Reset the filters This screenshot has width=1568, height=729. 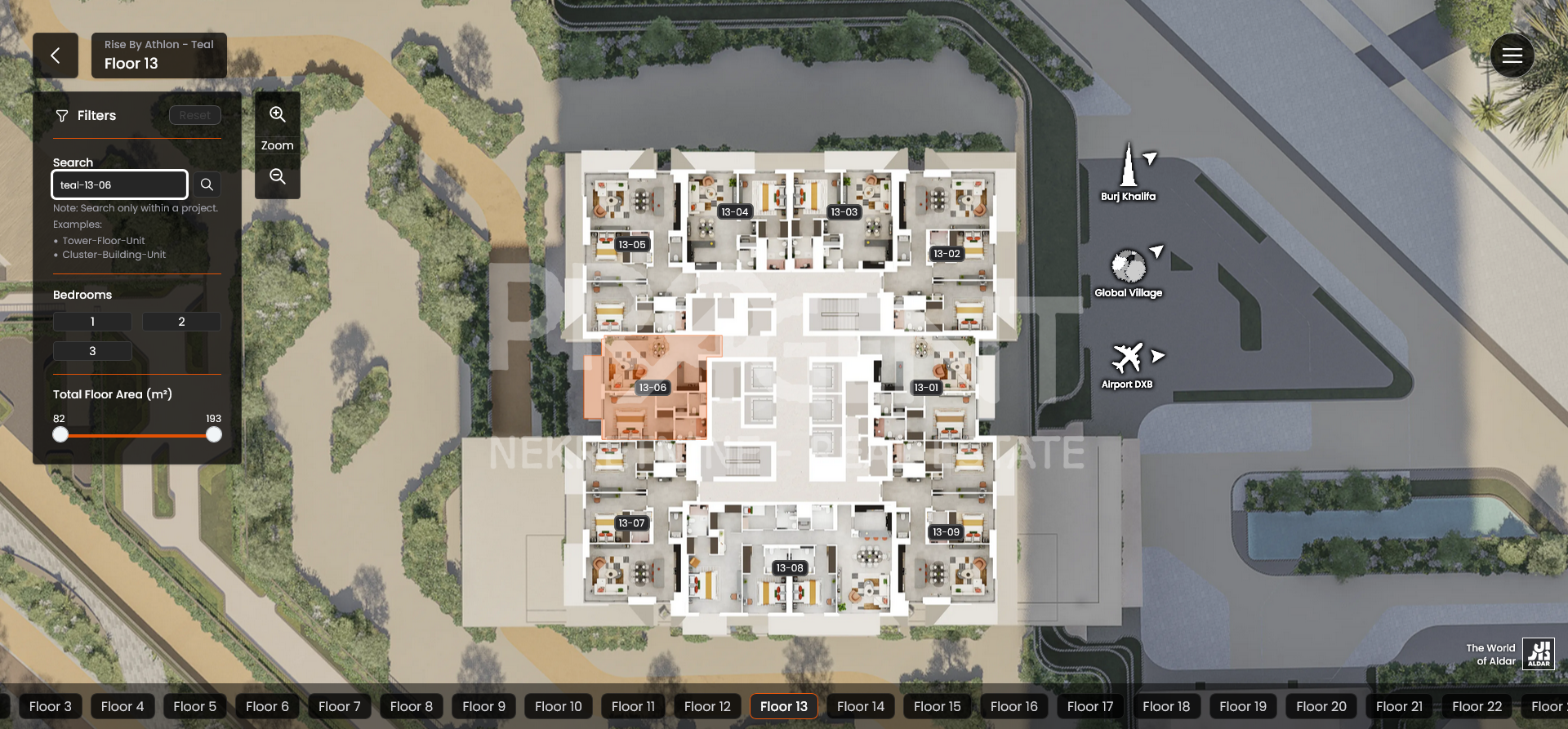click(x=194, y=115)
